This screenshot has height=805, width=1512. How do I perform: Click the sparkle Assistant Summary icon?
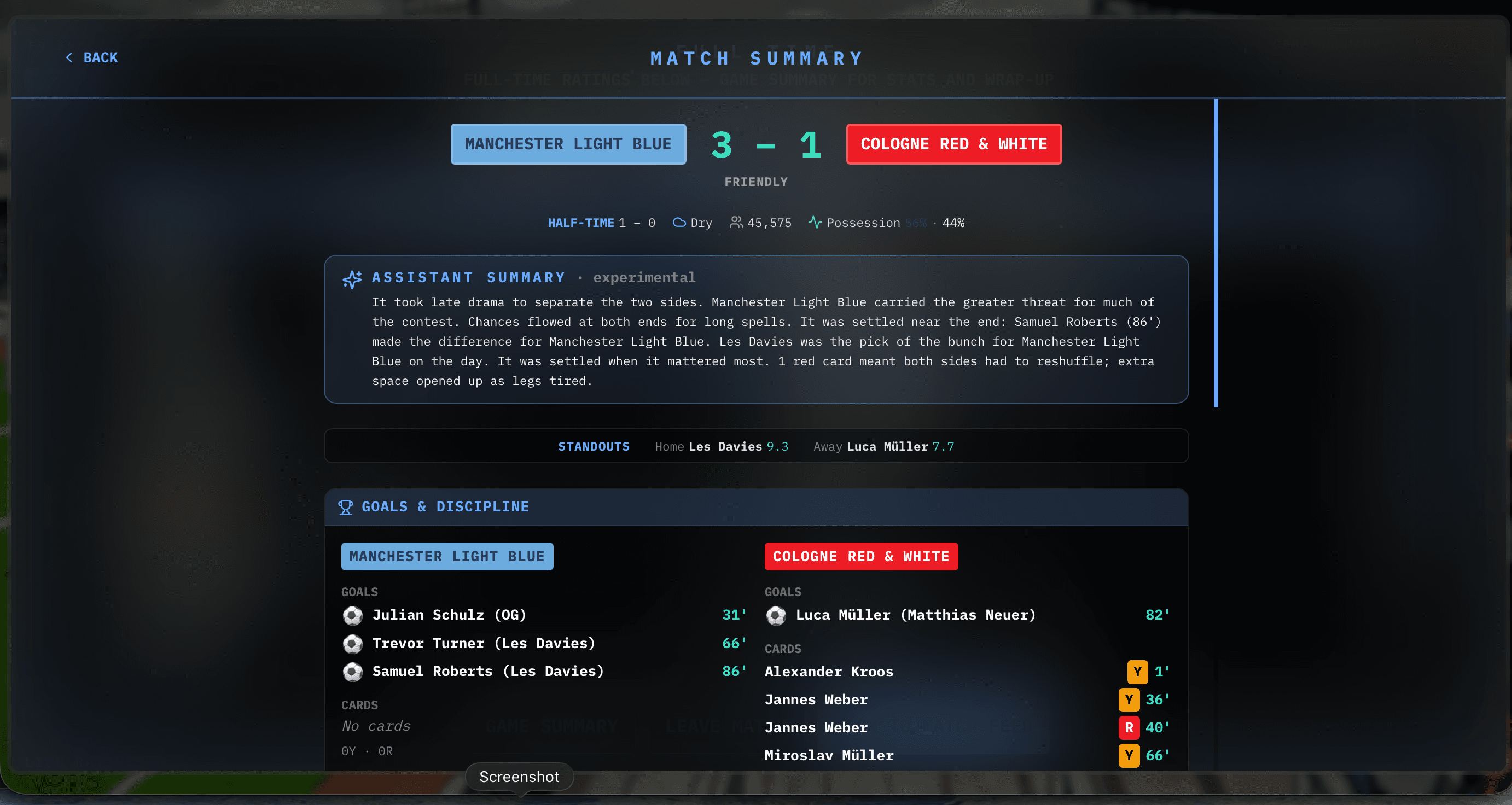(x=352, y=279)
